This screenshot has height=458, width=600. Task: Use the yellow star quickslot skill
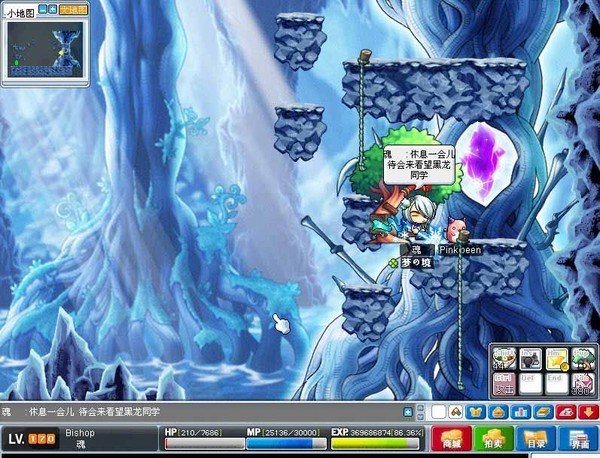[555, 359]
